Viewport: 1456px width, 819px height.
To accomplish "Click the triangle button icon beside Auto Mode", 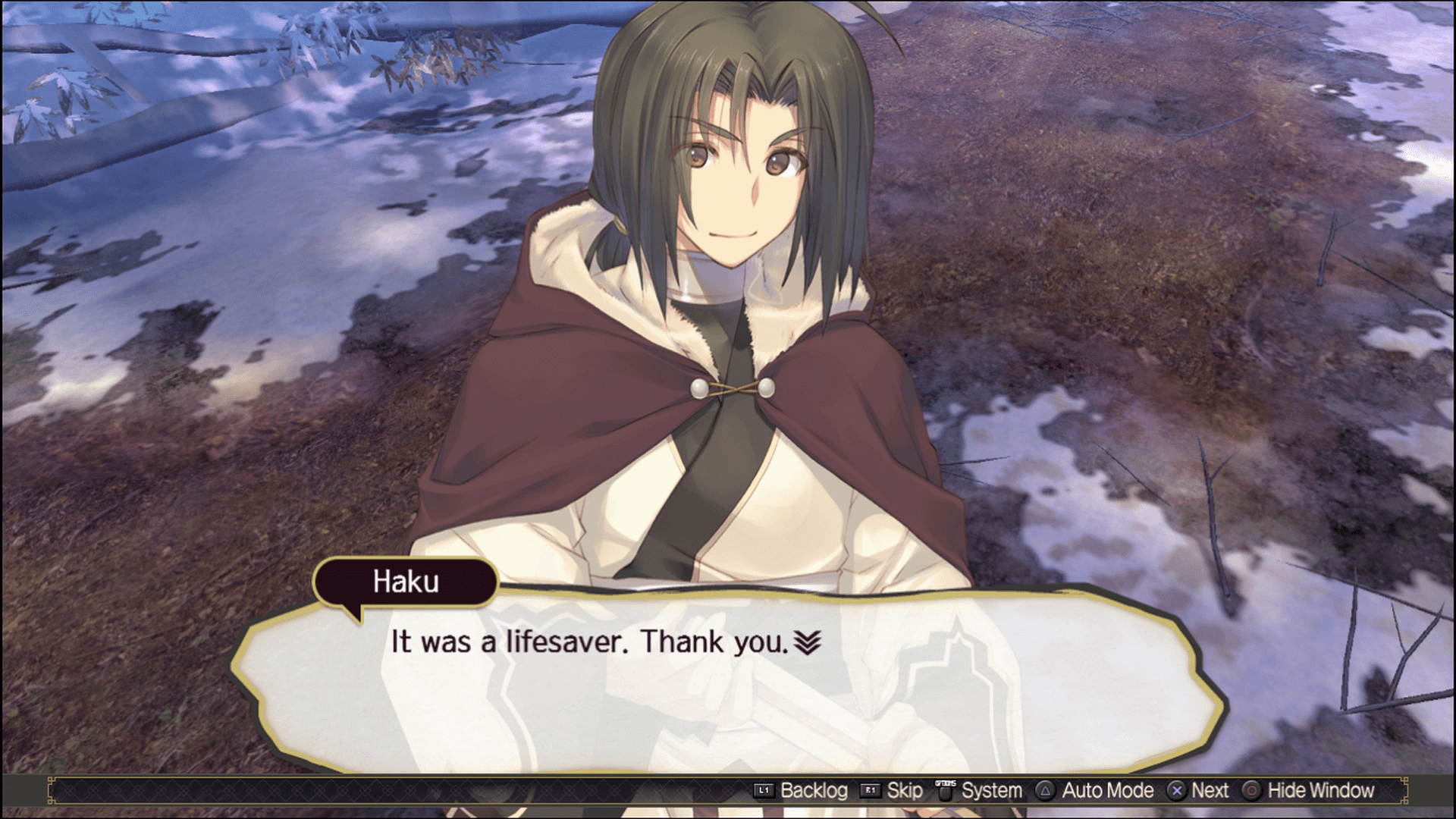I will pos(1046,790).
